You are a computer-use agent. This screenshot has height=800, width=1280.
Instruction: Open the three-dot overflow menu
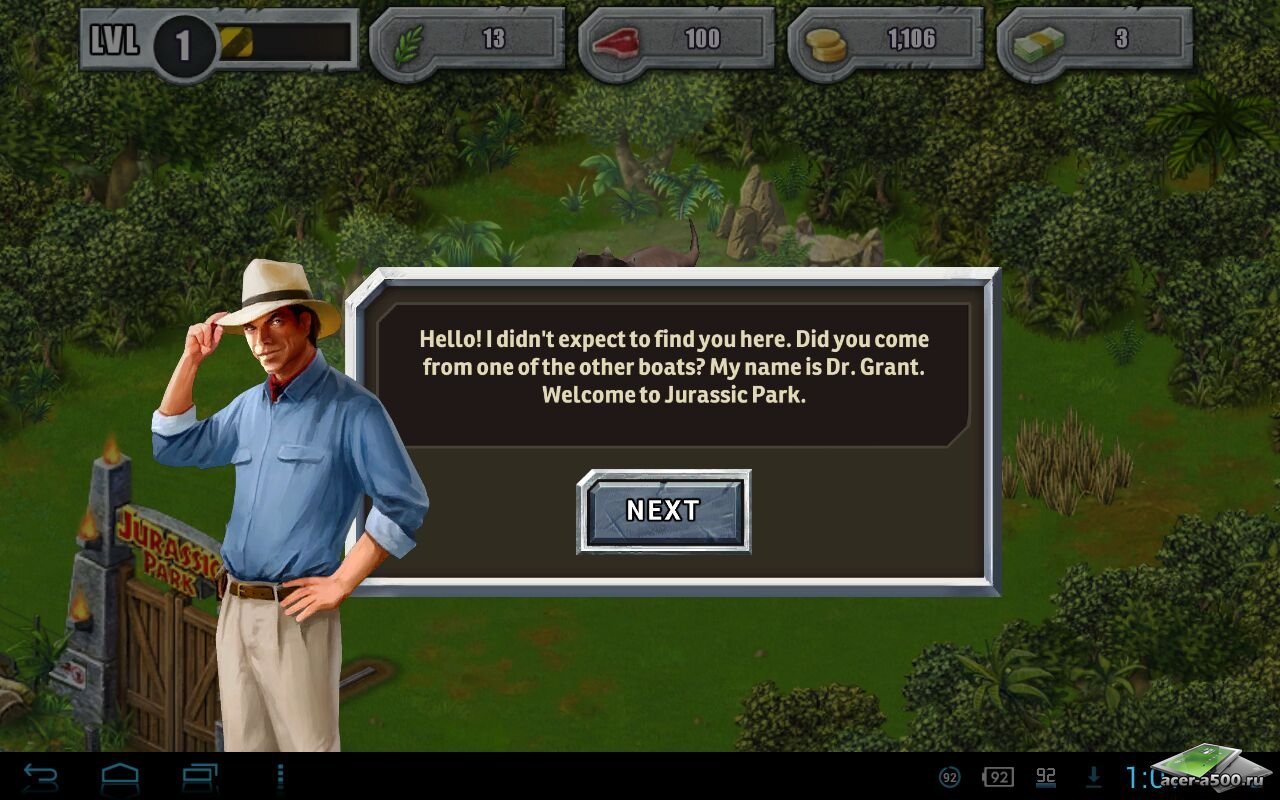pos(280,777)
